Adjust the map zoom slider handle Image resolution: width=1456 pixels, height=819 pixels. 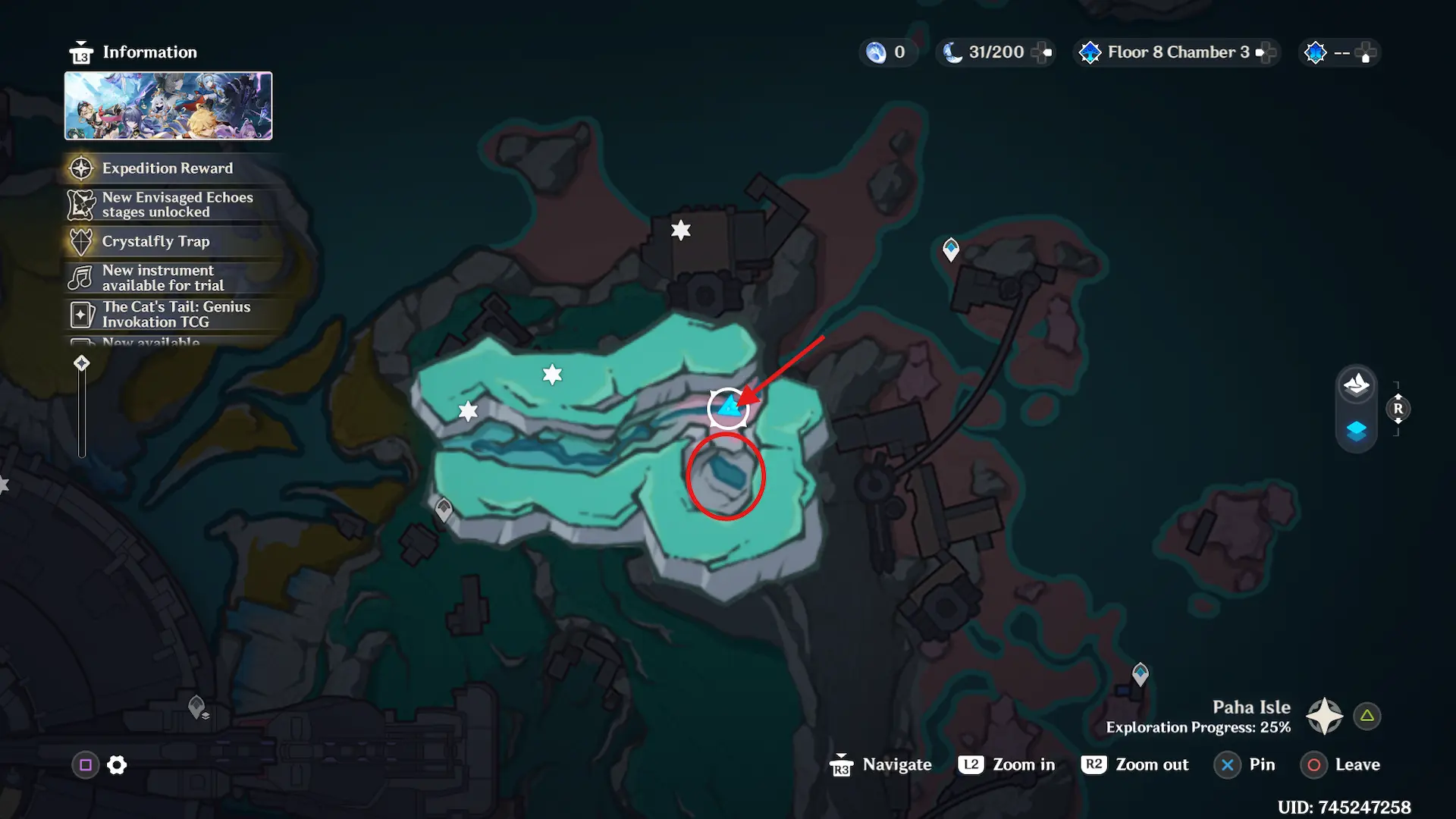tap(82, 363)
